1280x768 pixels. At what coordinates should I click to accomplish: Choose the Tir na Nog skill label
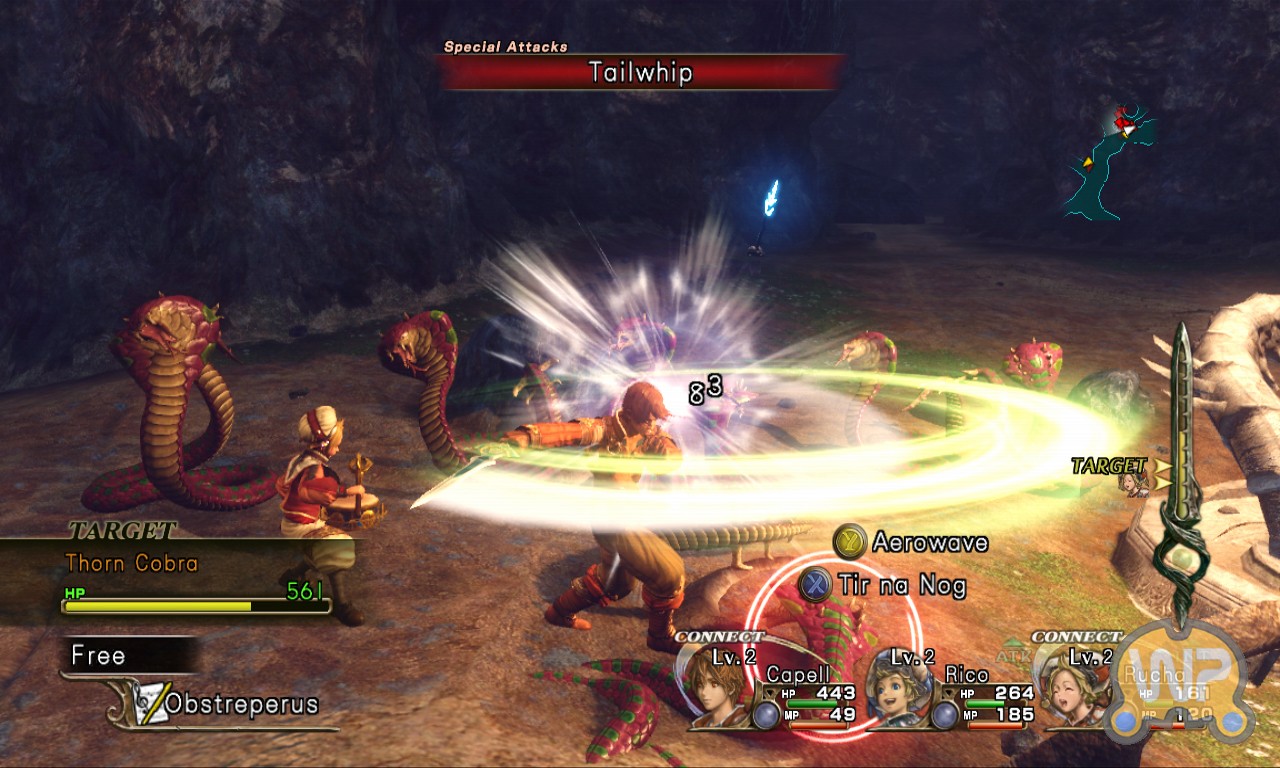click(x=902, y=585)
